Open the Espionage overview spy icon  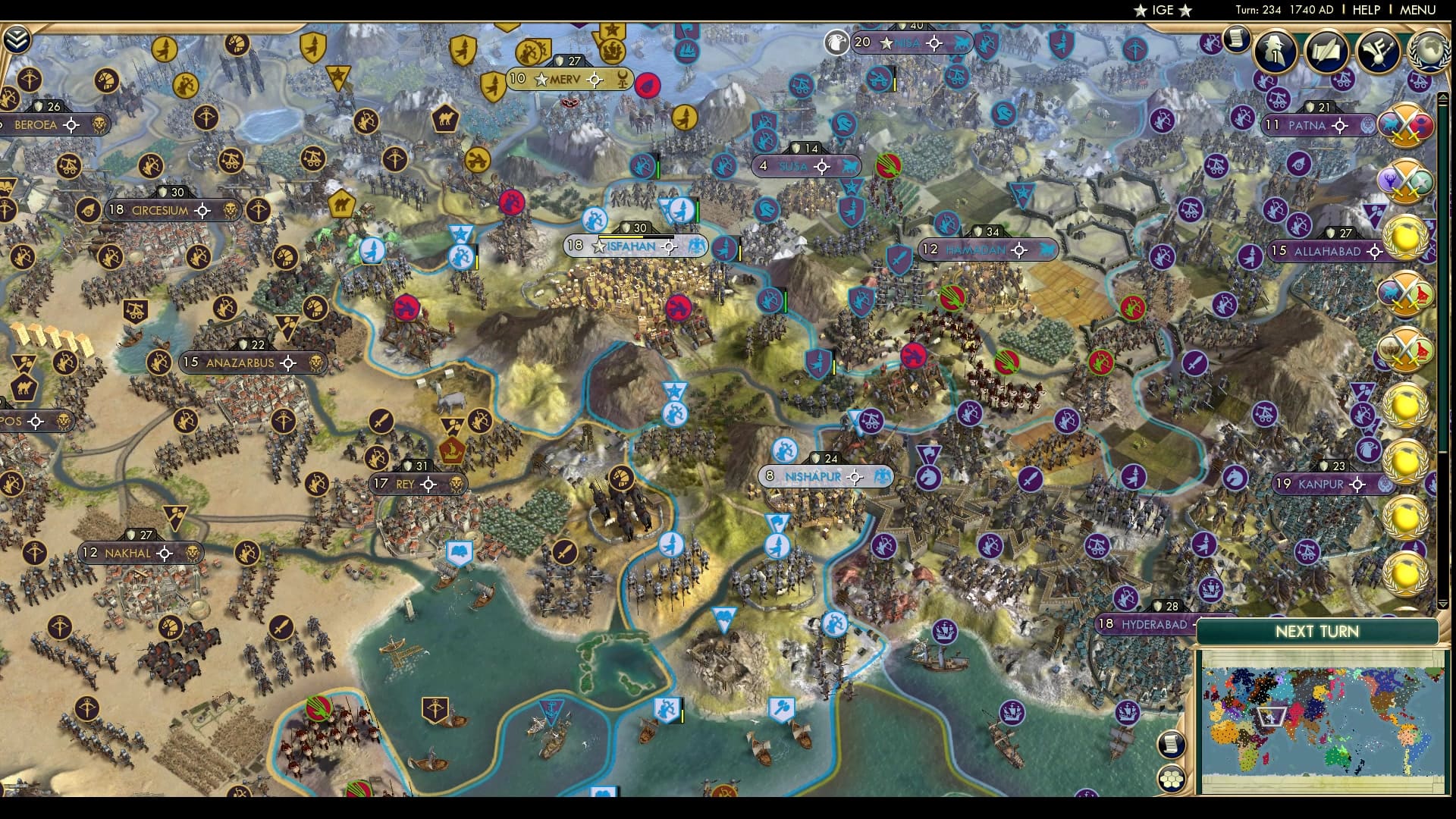tap(1277, 51)
